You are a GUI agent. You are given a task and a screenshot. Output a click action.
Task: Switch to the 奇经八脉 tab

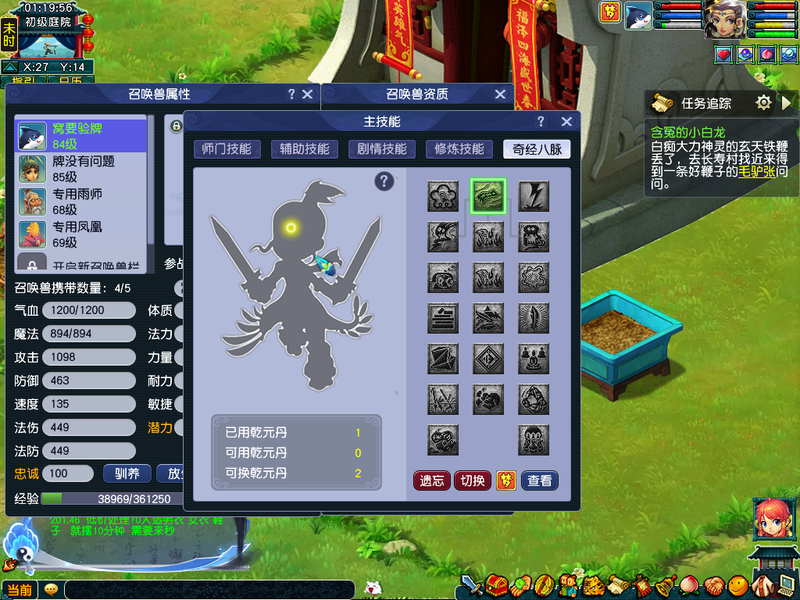point(537,149)
